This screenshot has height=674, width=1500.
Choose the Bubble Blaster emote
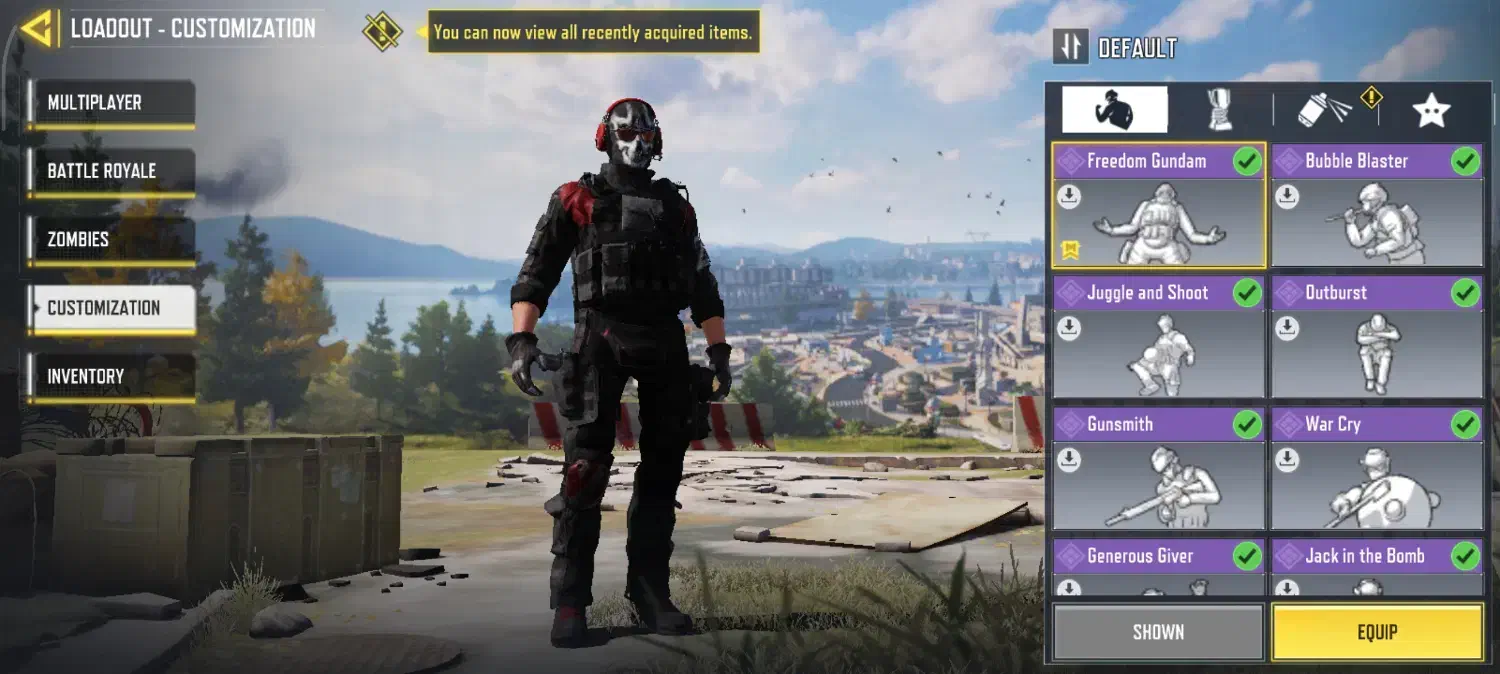coord(1376,206)
